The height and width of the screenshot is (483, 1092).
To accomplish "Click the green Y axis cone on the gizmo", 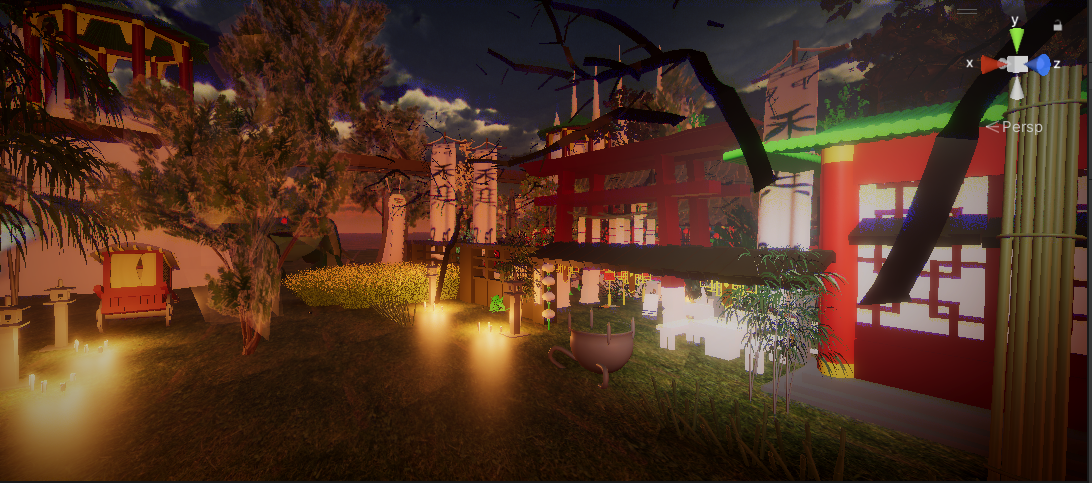I will click(x=1017, y=40).
